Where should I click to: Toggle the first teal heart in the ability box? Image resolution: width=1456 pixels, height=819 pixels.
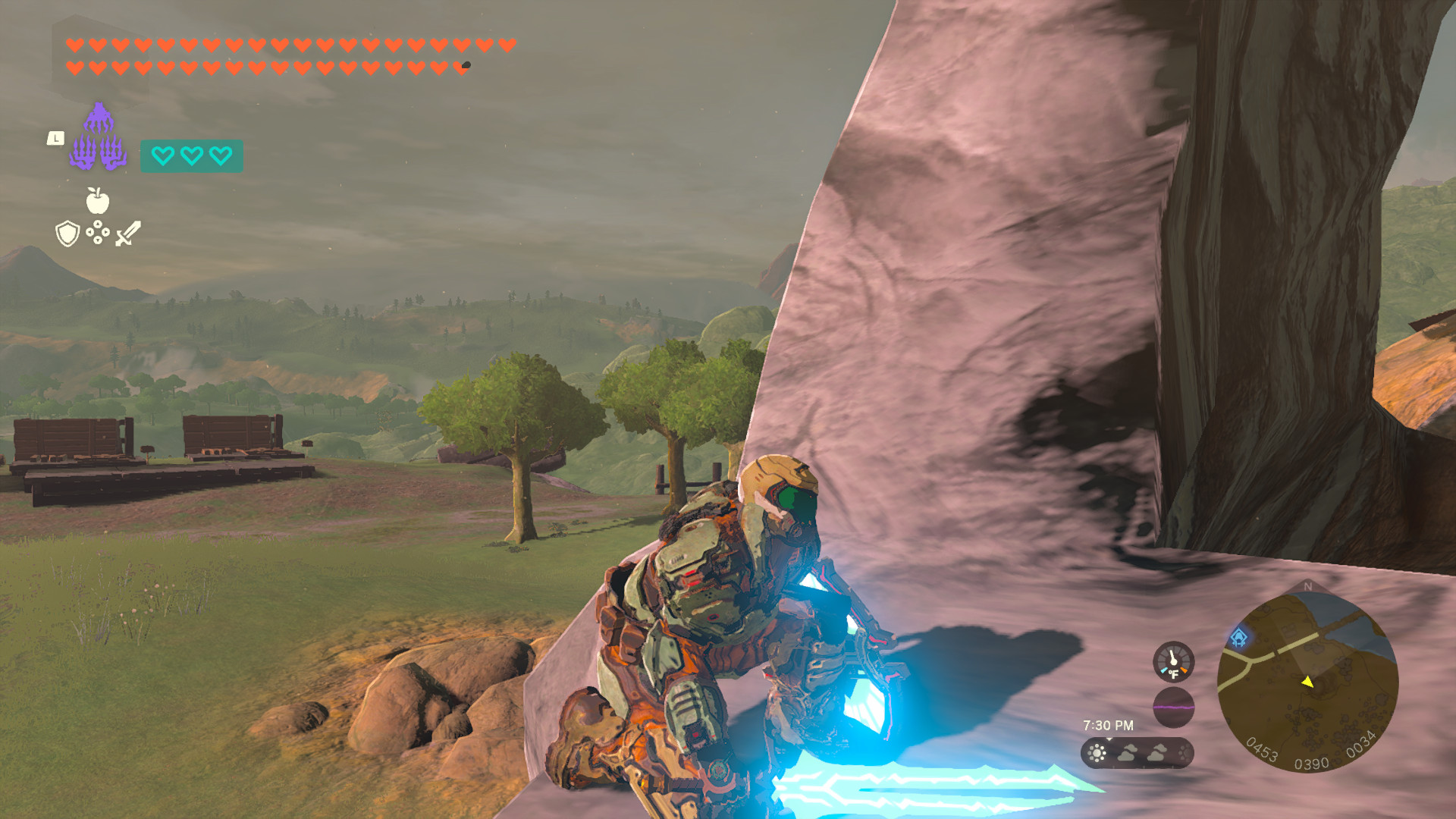pyautogui.click(x=163, y=156)
